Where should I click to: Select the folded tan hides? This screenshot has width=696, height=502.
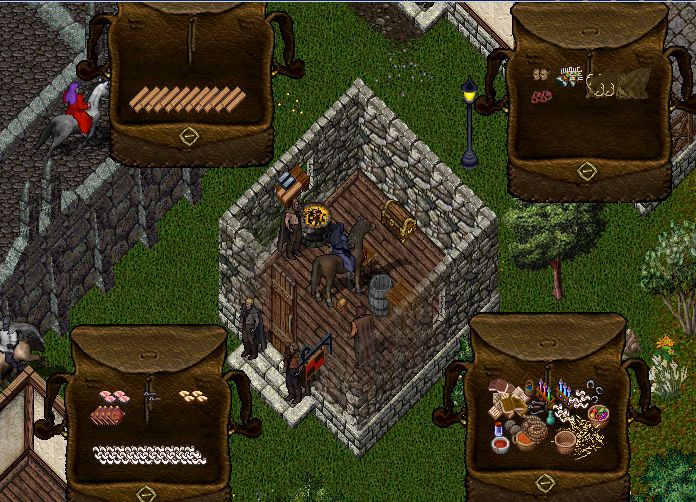pyautogui.click(x=632, y=85)
